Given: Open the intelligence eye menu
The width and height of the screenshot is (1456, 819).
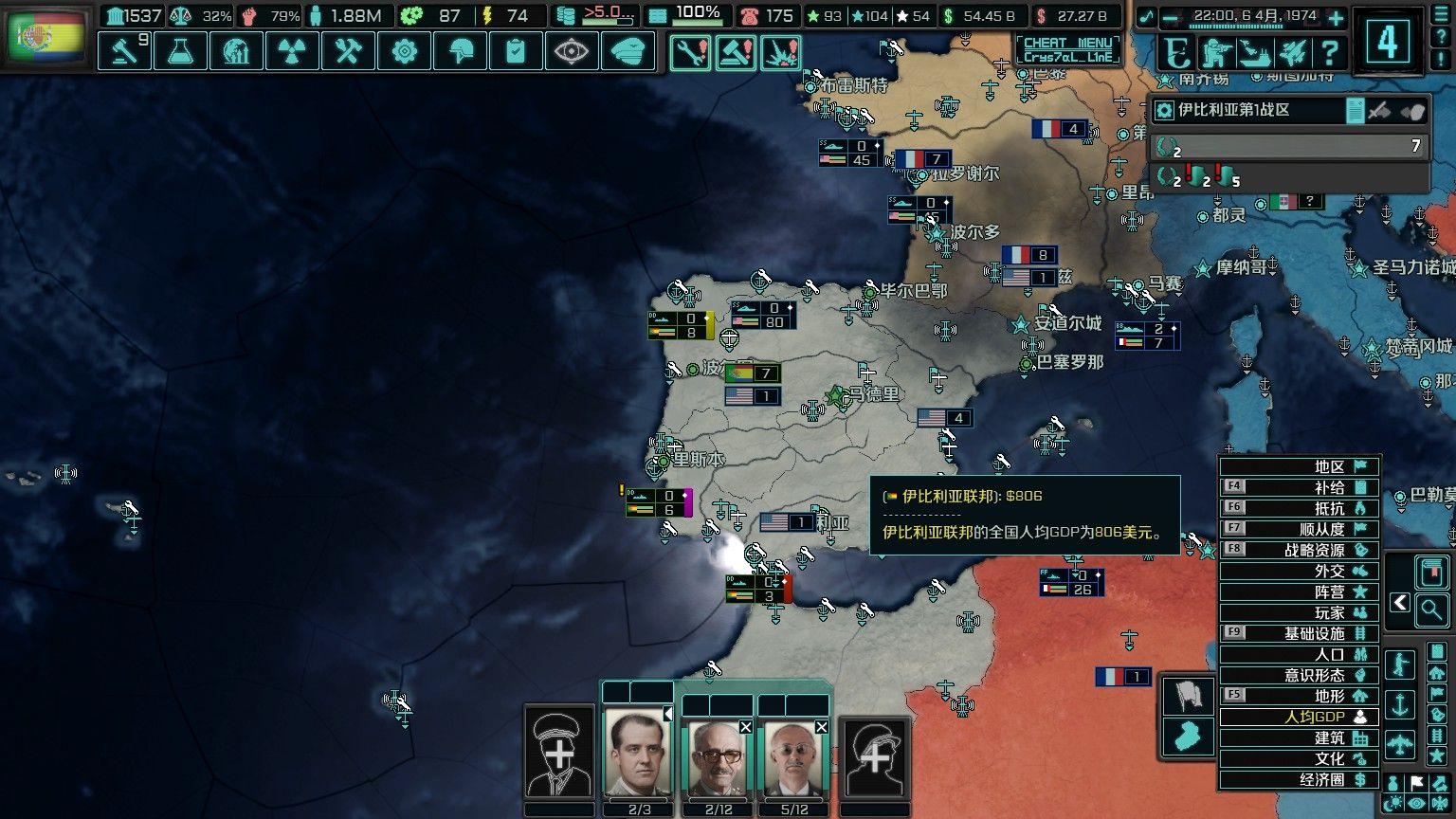Looking at the screenshot, I should click(x=572, y=51).
